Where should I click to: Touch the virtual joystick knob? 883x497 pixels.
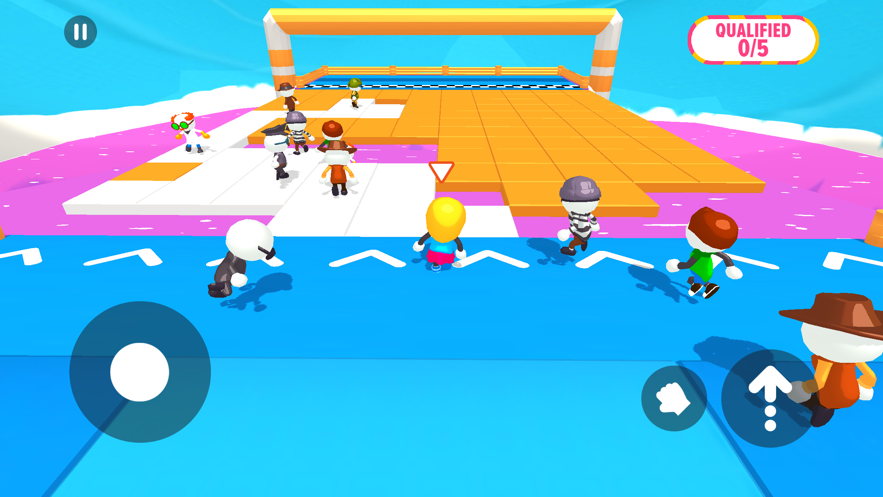click(x=140, y=372)
